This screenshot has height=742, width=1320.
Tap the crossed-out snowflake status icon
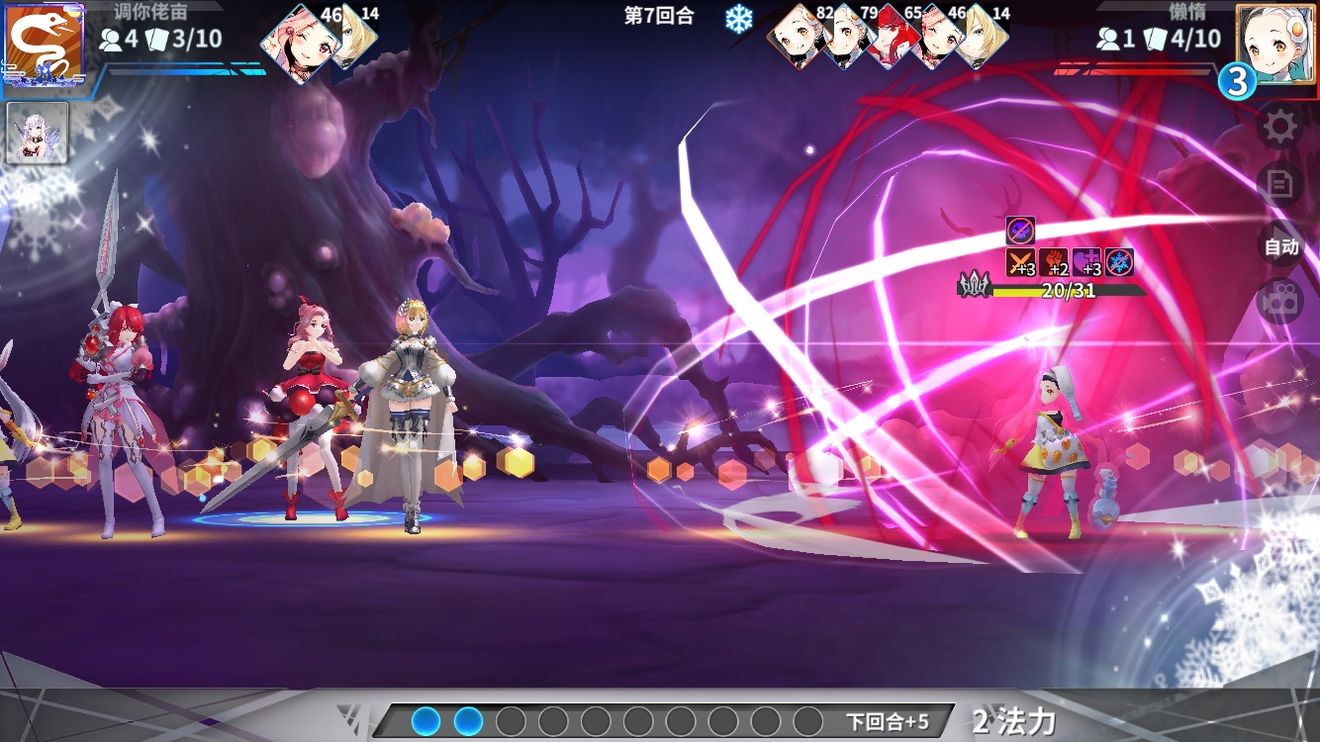tap(1120, 263)
